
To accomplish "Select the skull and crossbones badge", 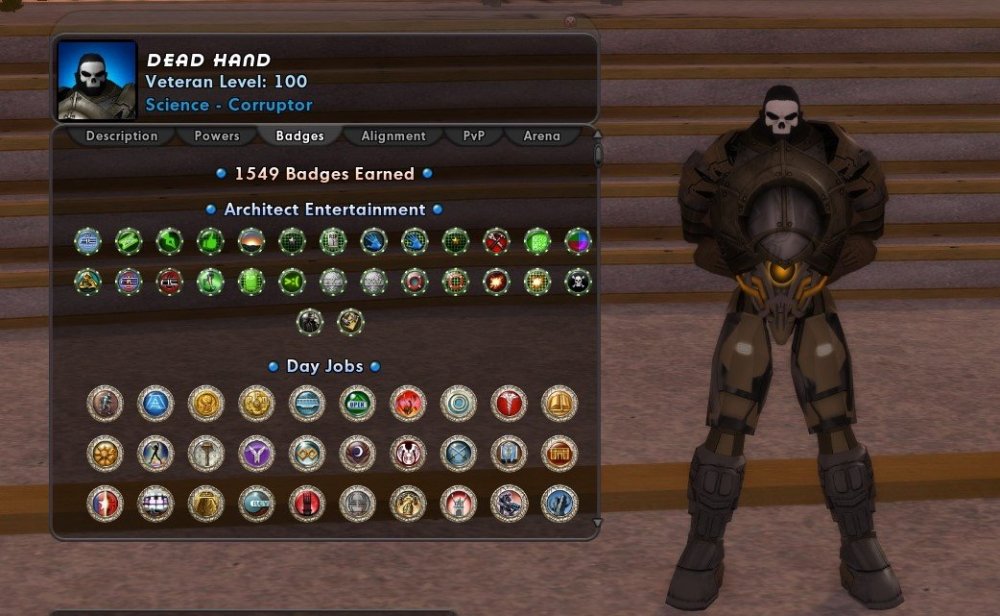I will tap(578, 282).
